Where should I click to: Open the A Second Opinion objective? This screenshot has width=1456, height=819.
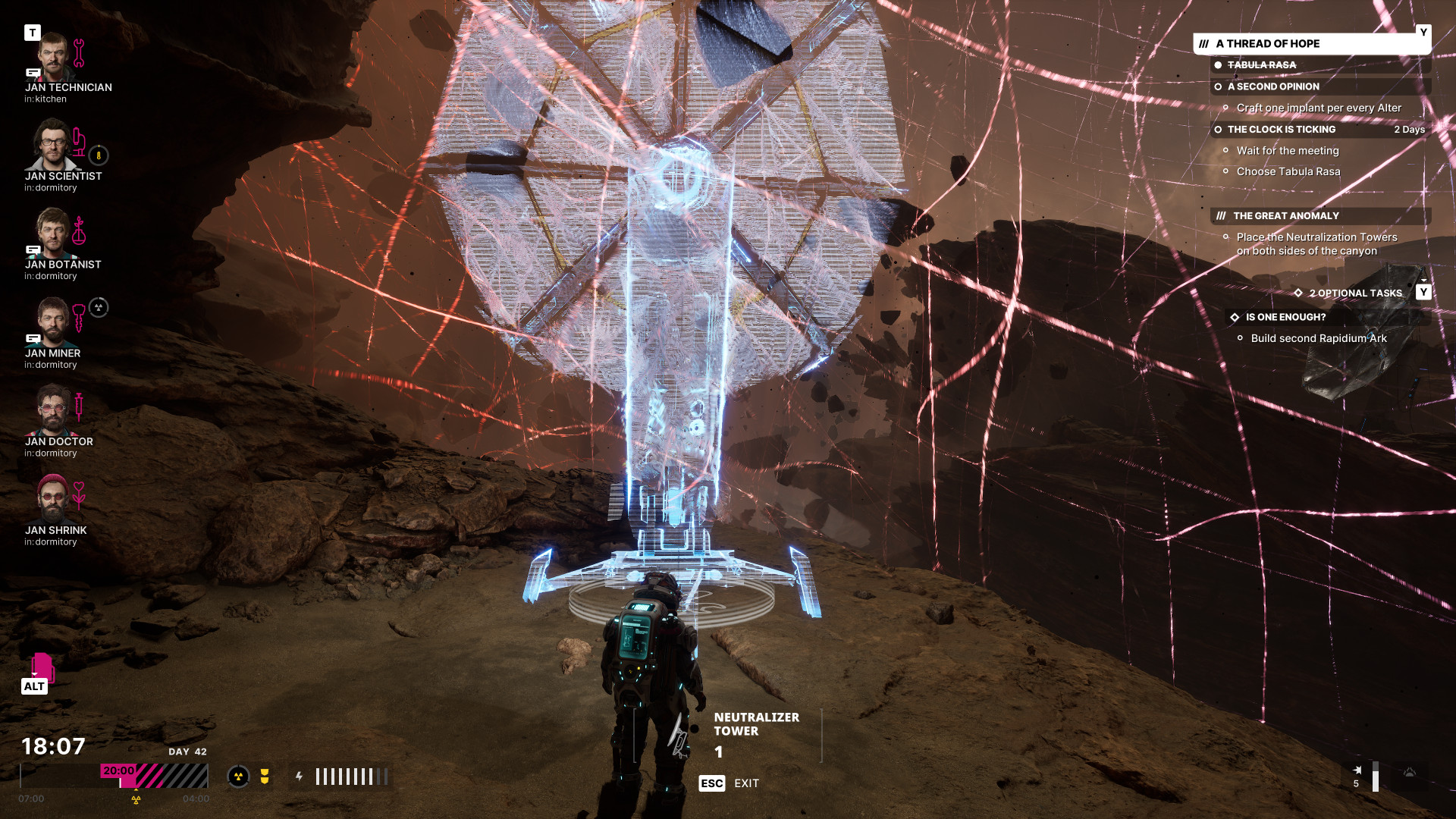tap(1272, 86)
